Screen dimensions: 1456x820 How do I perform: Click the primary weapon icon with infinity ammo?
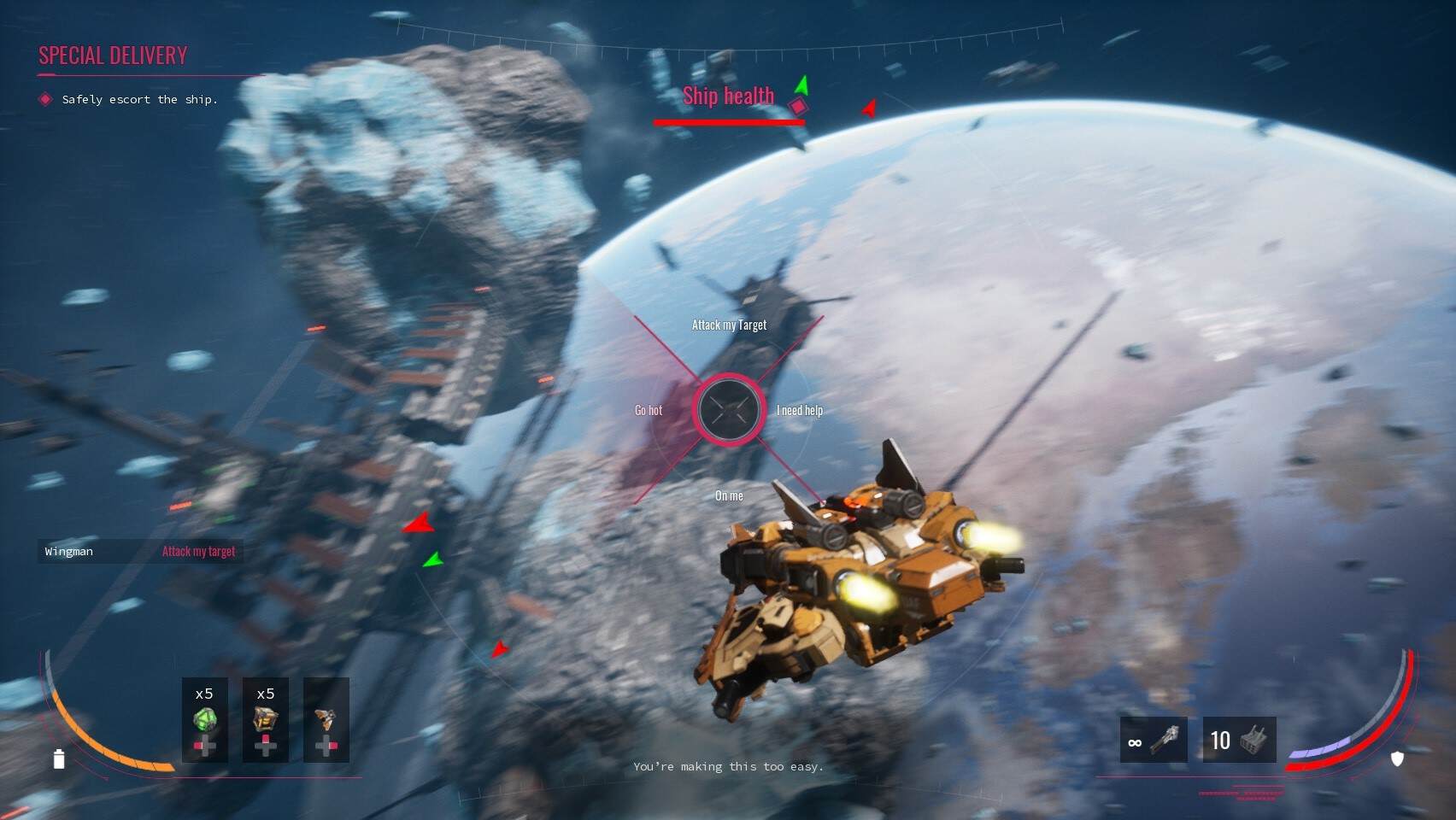click(x=1152, y=740)
